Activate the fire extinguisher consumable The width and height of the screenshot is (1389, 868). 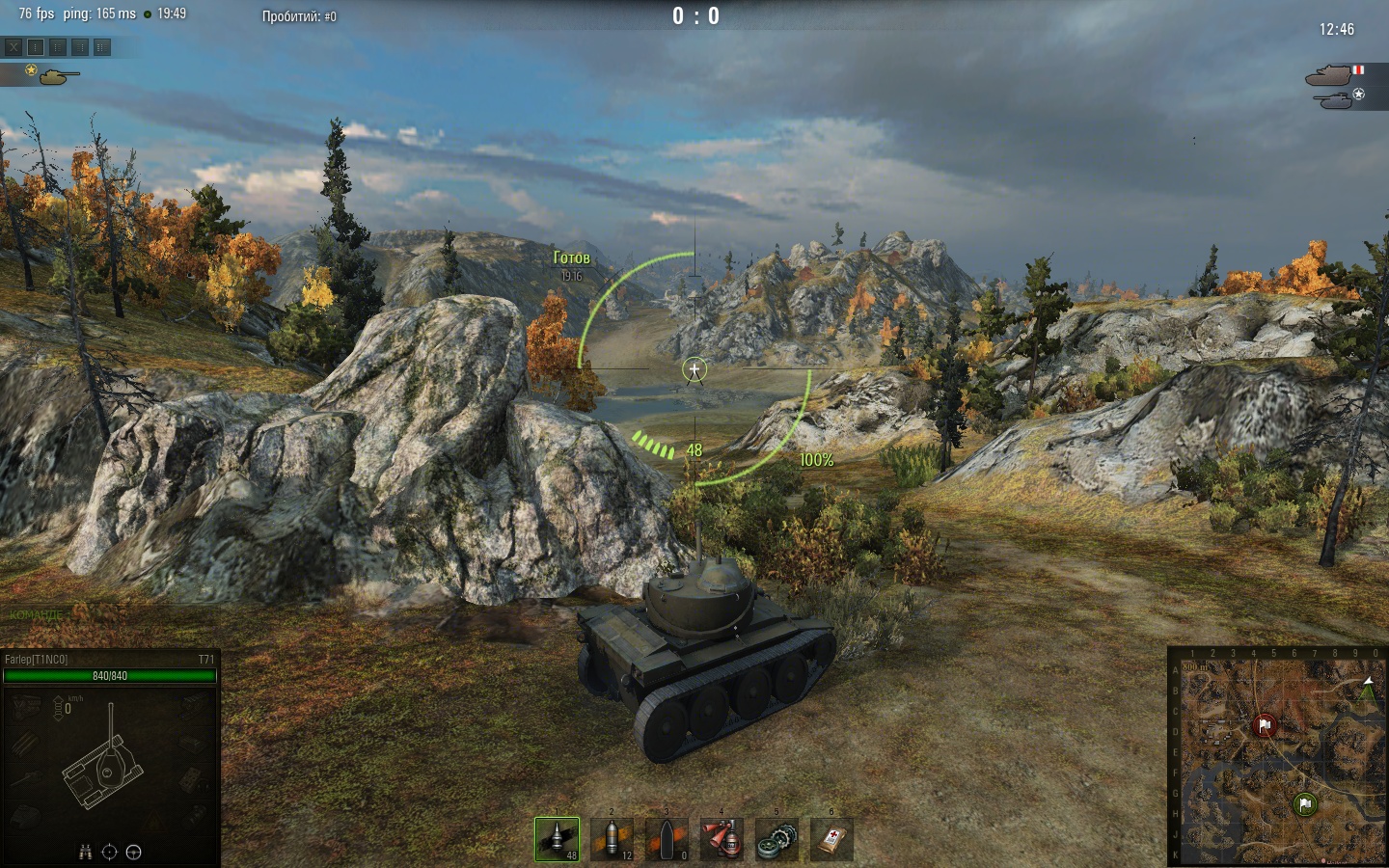tap(722, 839)
